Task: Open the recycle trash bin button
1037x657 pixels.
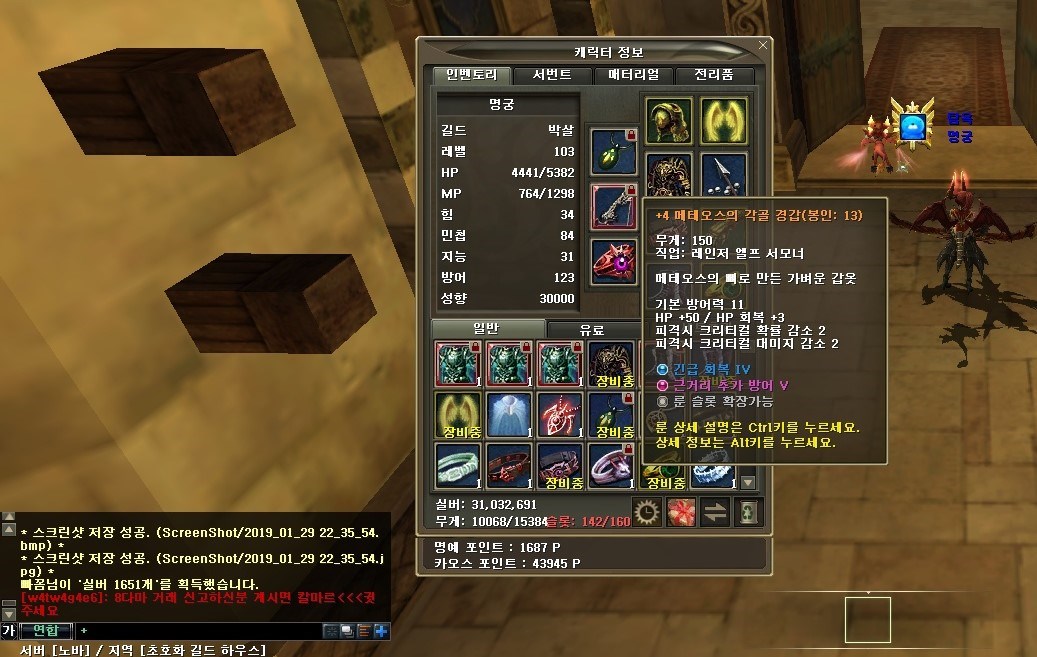Action: [x=749, y=512]
